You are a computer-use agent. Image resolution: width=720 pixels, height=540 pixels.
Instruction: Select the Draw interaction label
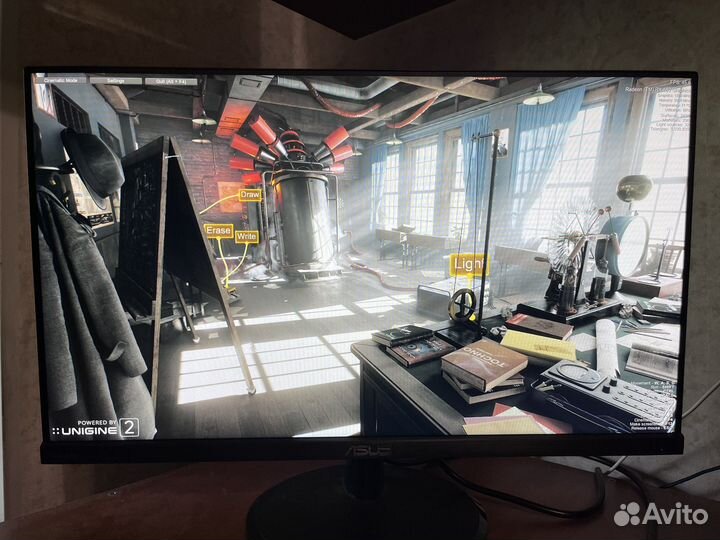coord(250,194)
